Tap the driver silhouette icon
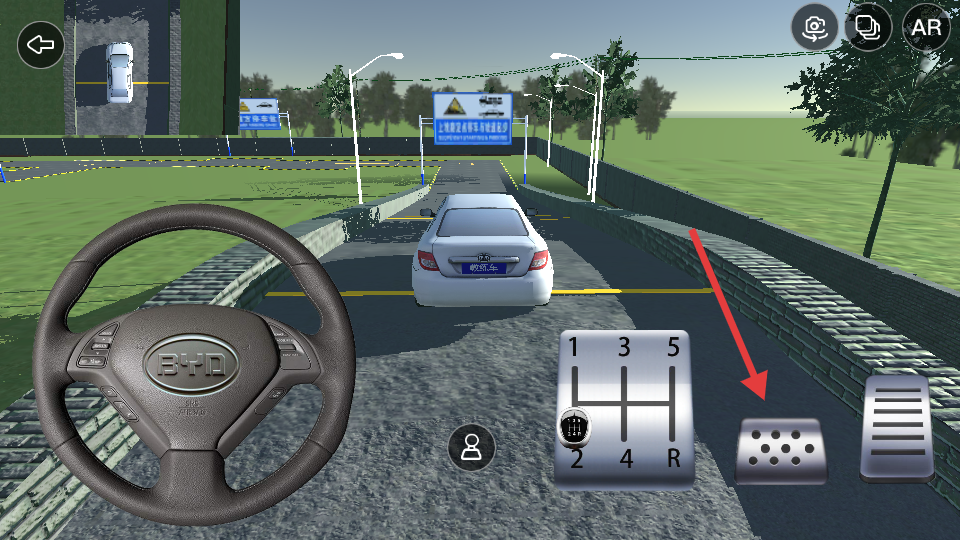 click(x=471, y=447)
